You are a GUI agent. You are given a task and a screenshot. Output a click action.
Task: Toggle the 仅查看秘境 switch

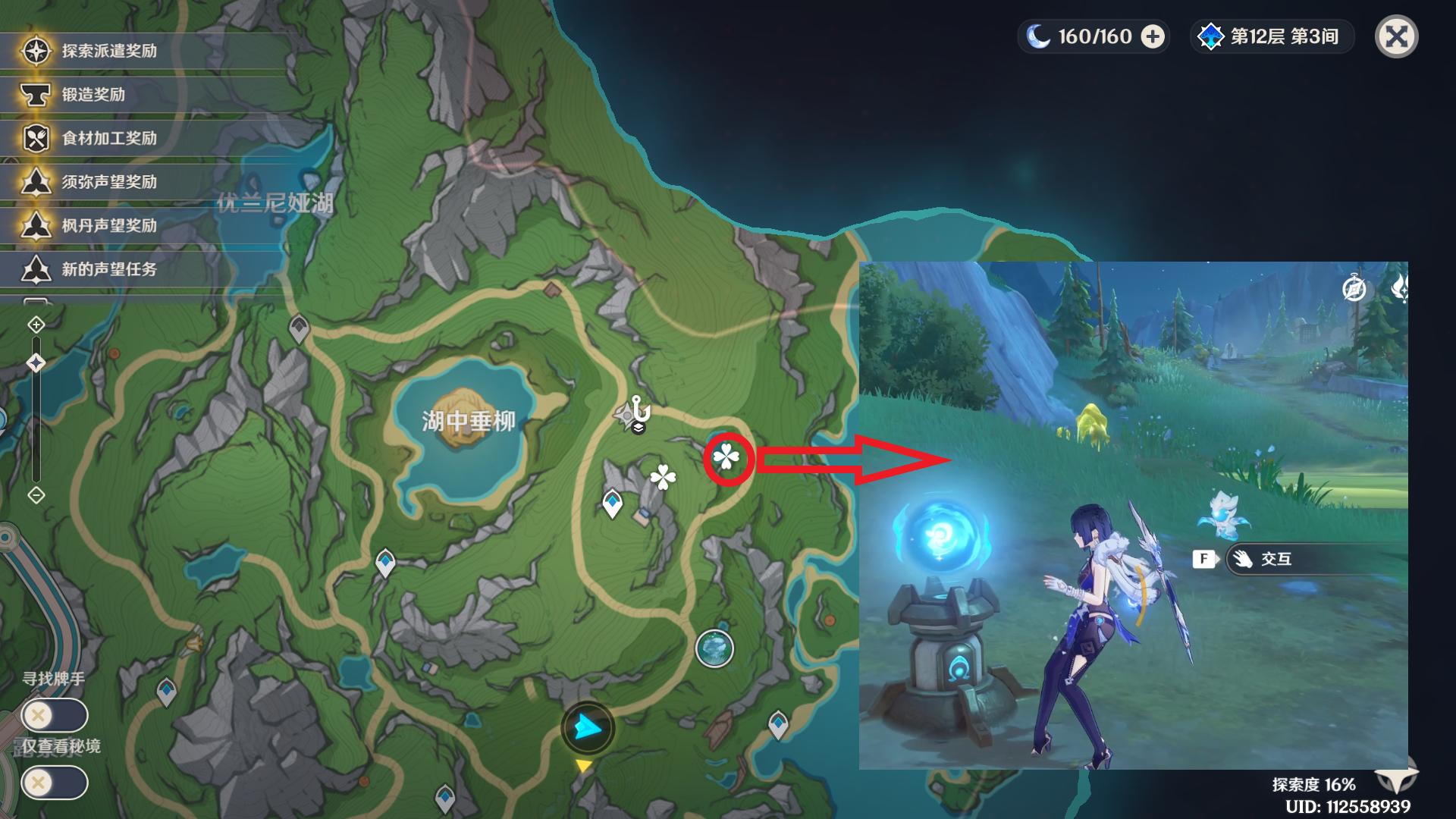[x=55, y=783]
